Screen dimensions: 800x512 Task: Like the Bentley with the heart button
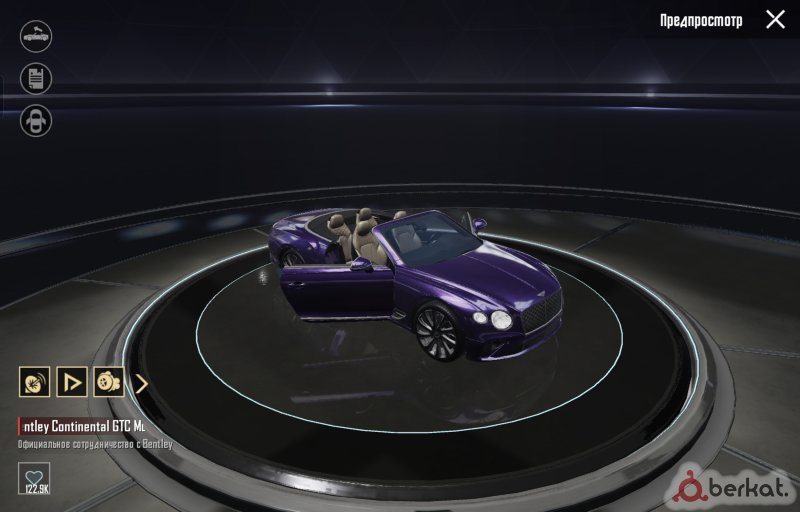tap(34, 478)
